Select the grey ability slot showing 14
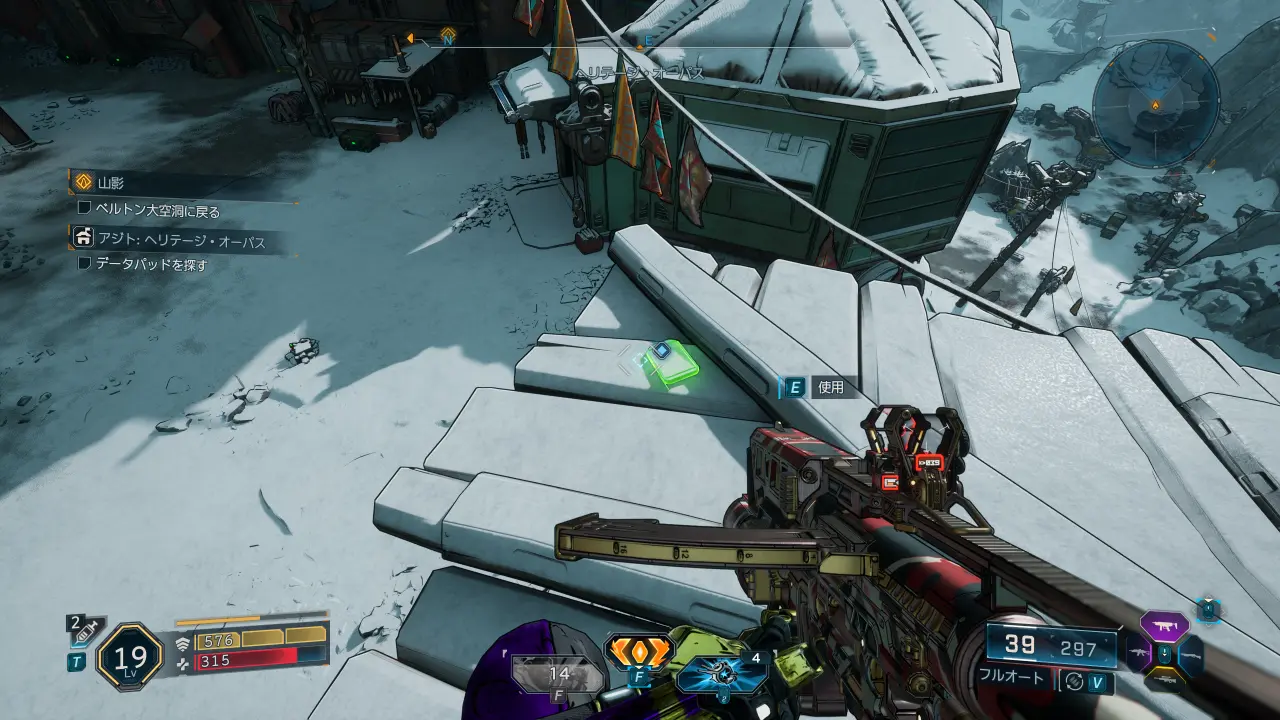1280x720 pixels. point(558,675)
